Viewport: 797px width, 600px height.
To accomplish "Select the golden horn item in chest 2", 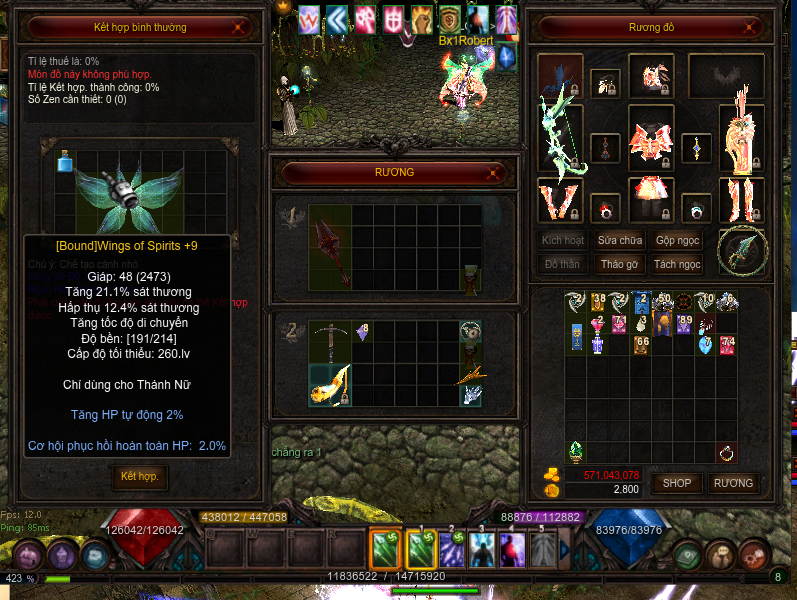I will (x=331, y=383).
